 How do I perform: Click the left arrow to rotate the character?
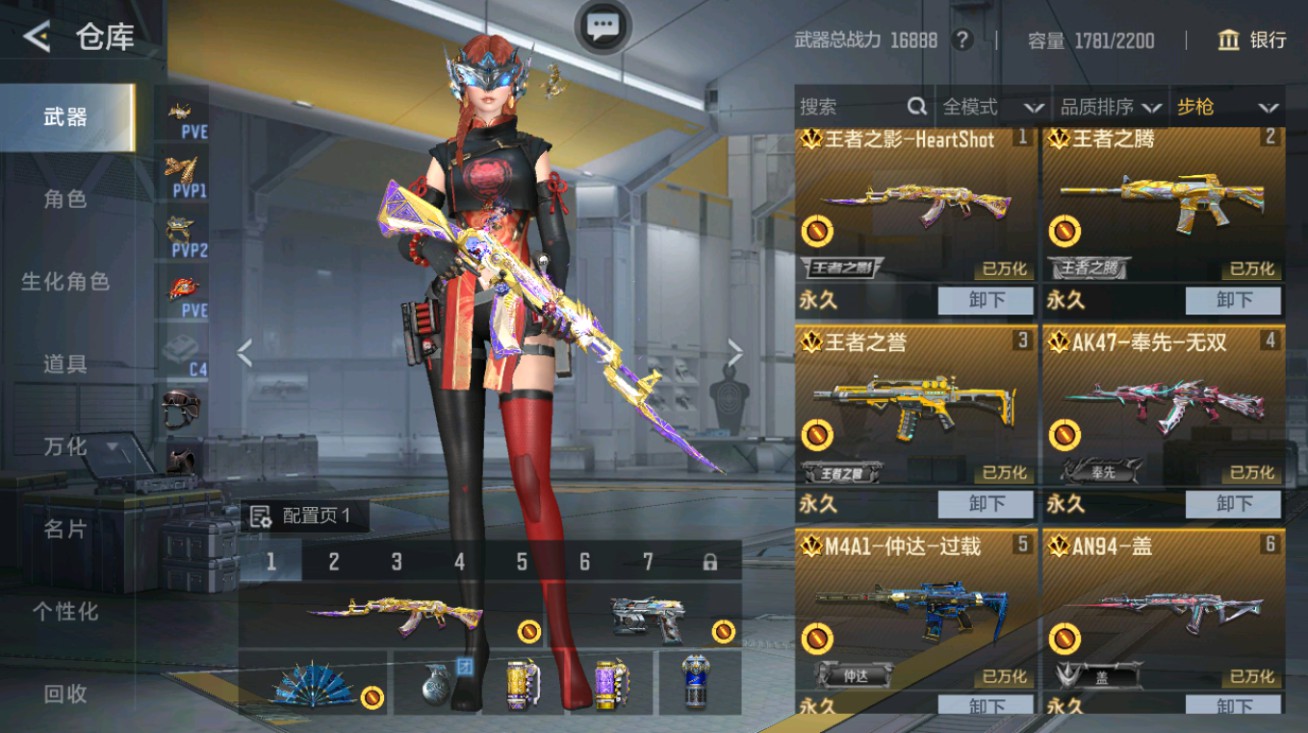click(243, 353)
